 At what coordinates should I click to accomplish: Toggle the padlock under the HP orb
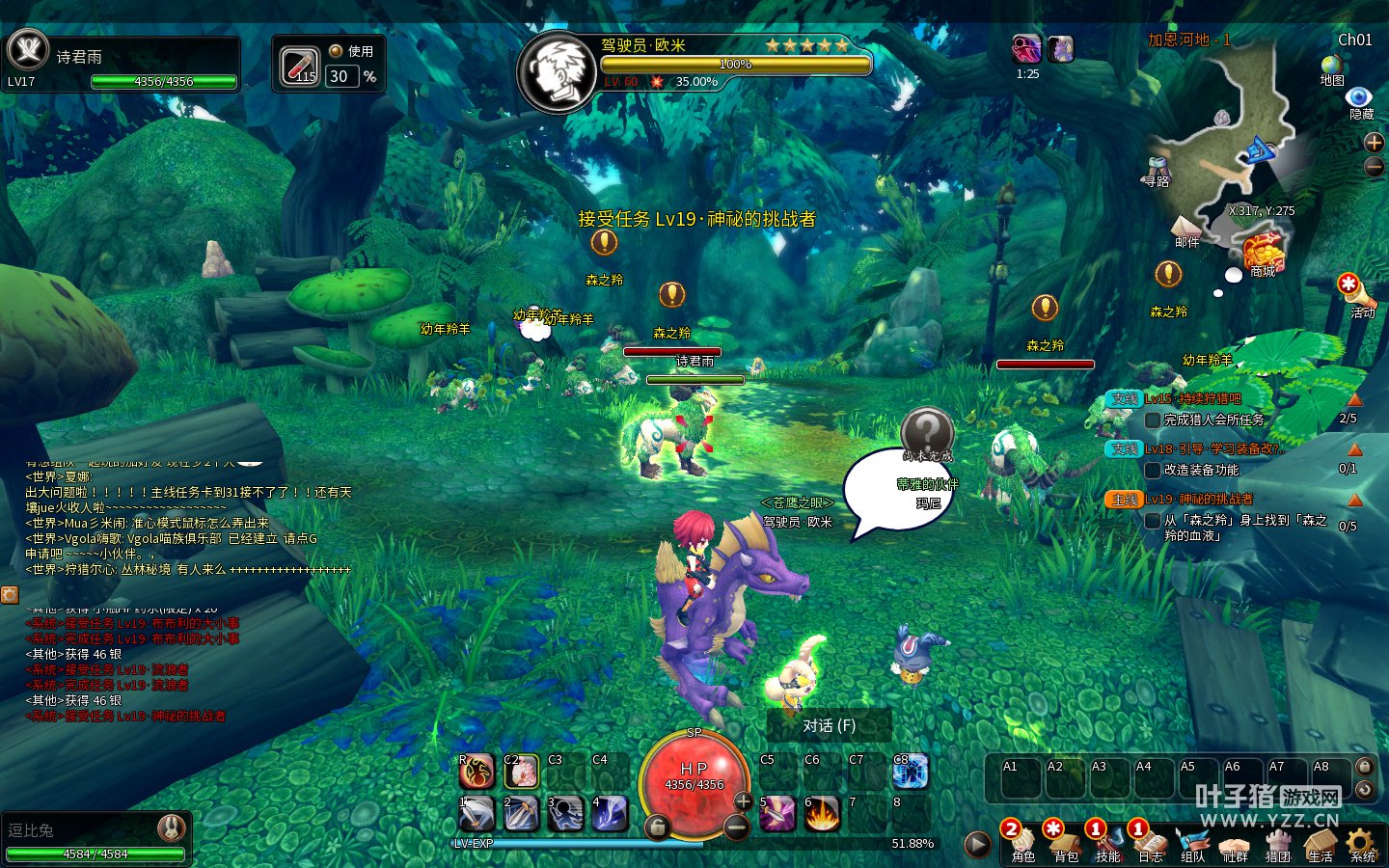(657, 827)
